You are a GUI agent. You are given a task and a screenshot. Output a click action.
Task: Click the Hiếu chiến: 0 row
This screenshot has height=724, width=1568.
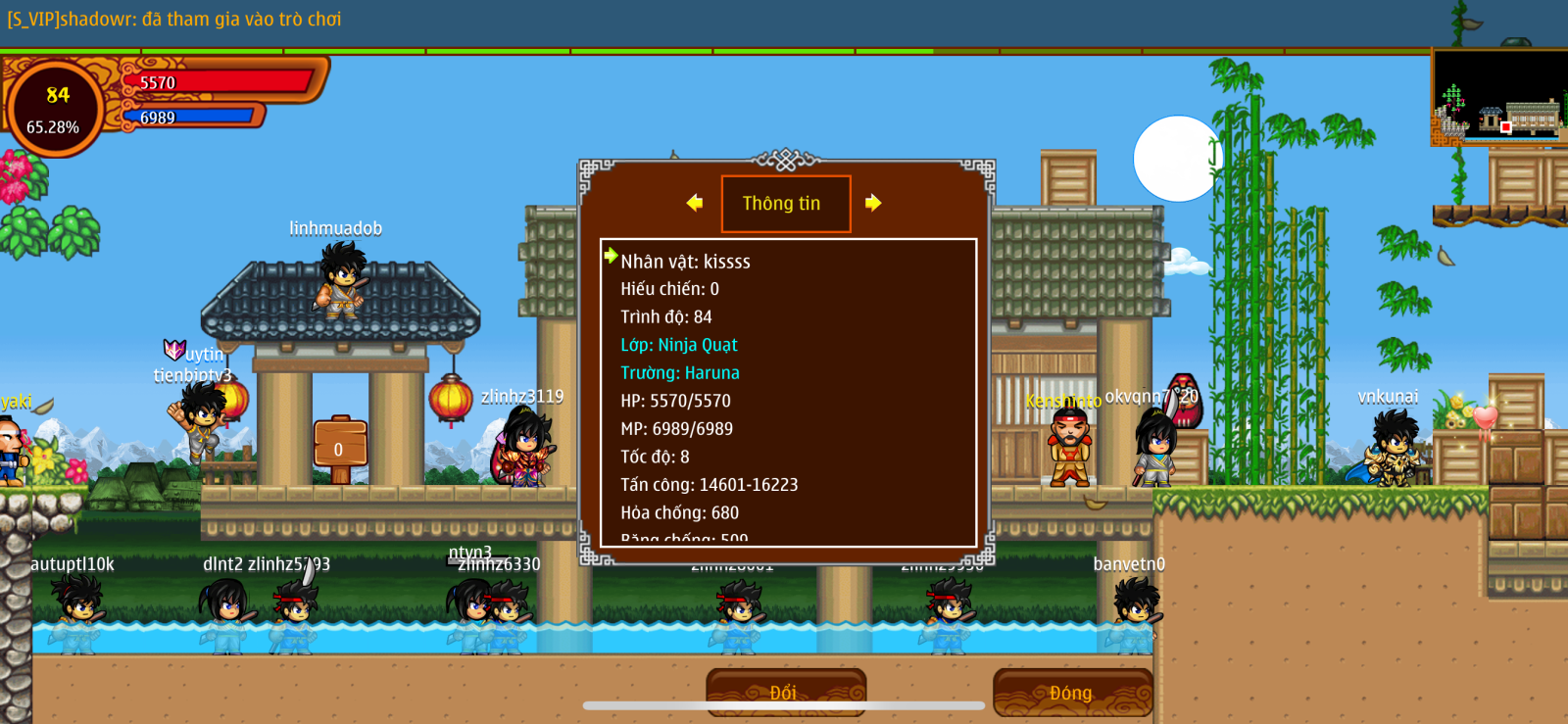[669, 289]
